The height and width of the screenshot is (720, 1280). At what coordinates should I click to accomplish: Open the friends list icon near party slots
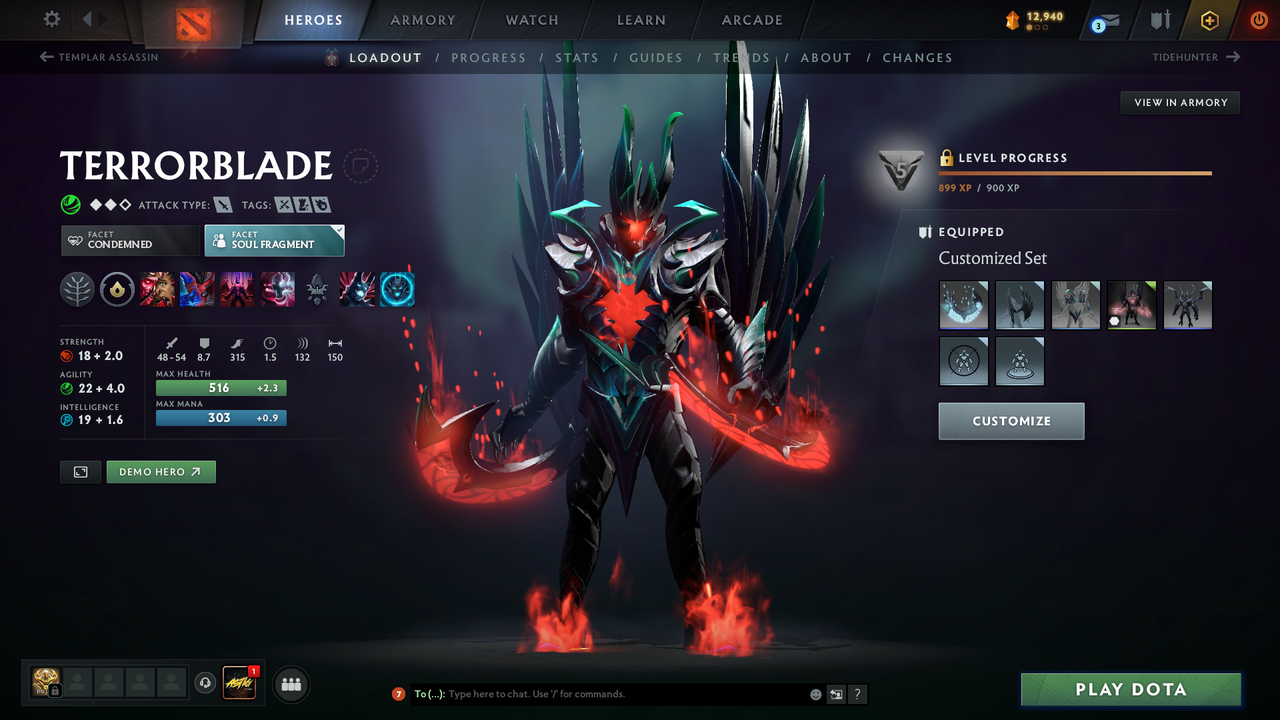tap(290, 684)
